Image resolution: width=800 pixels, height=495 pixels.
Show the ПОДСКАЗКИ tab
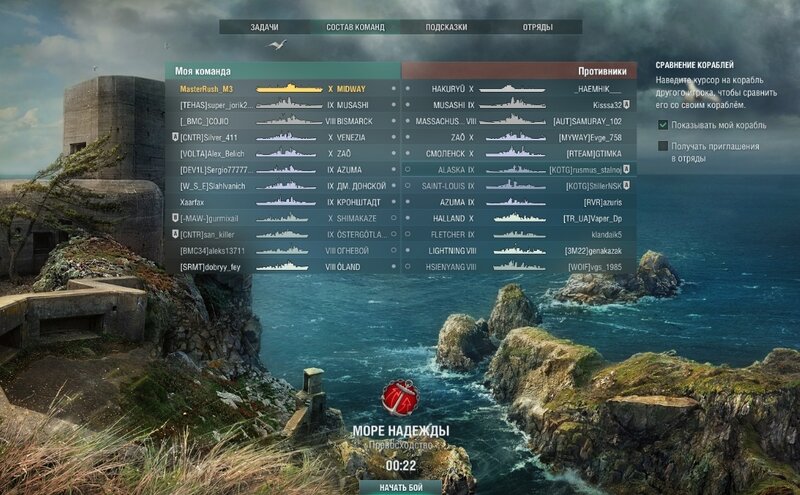pos(446,27)
